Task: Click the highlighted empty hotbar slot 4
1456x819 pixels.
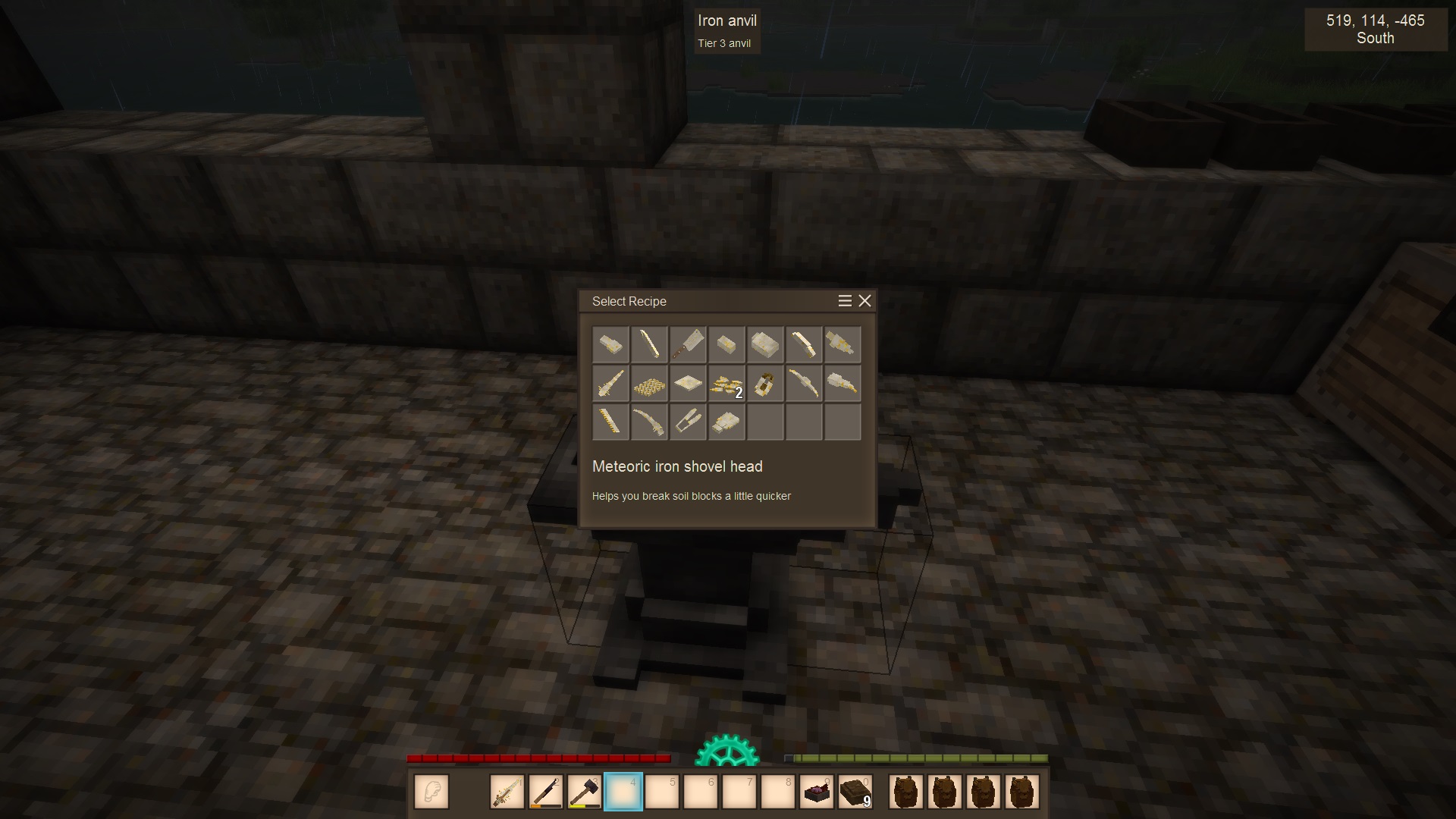Action: [x=623, y=792]
